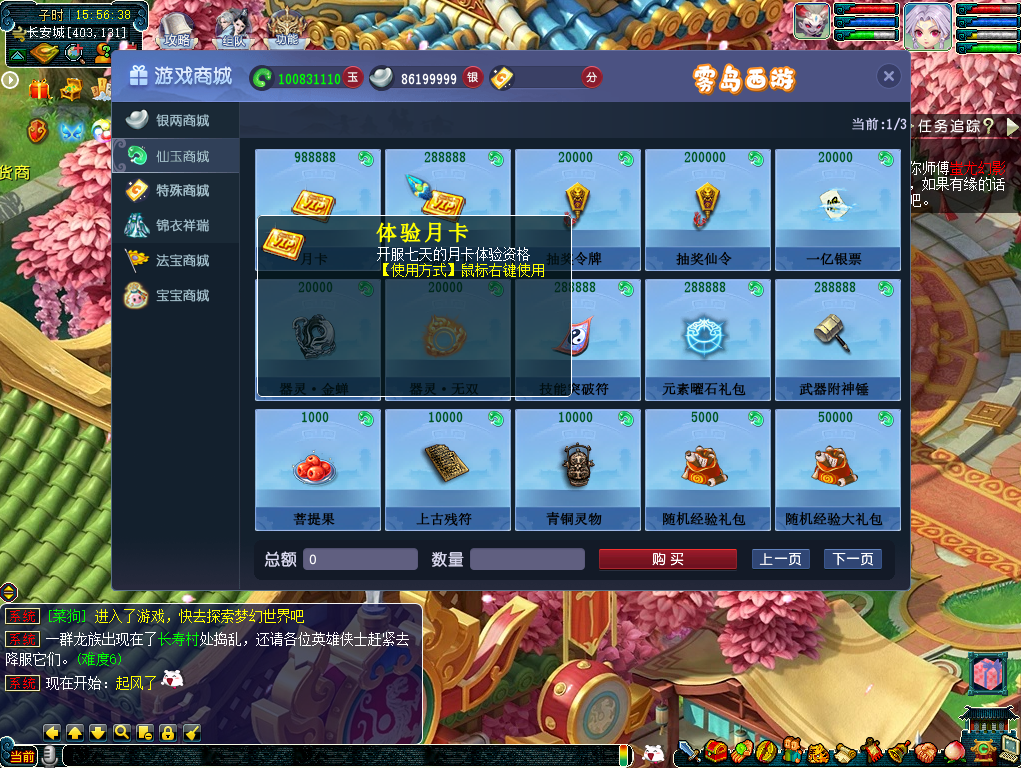
Task: Go to previous page with 上一页
Action: 780,559
